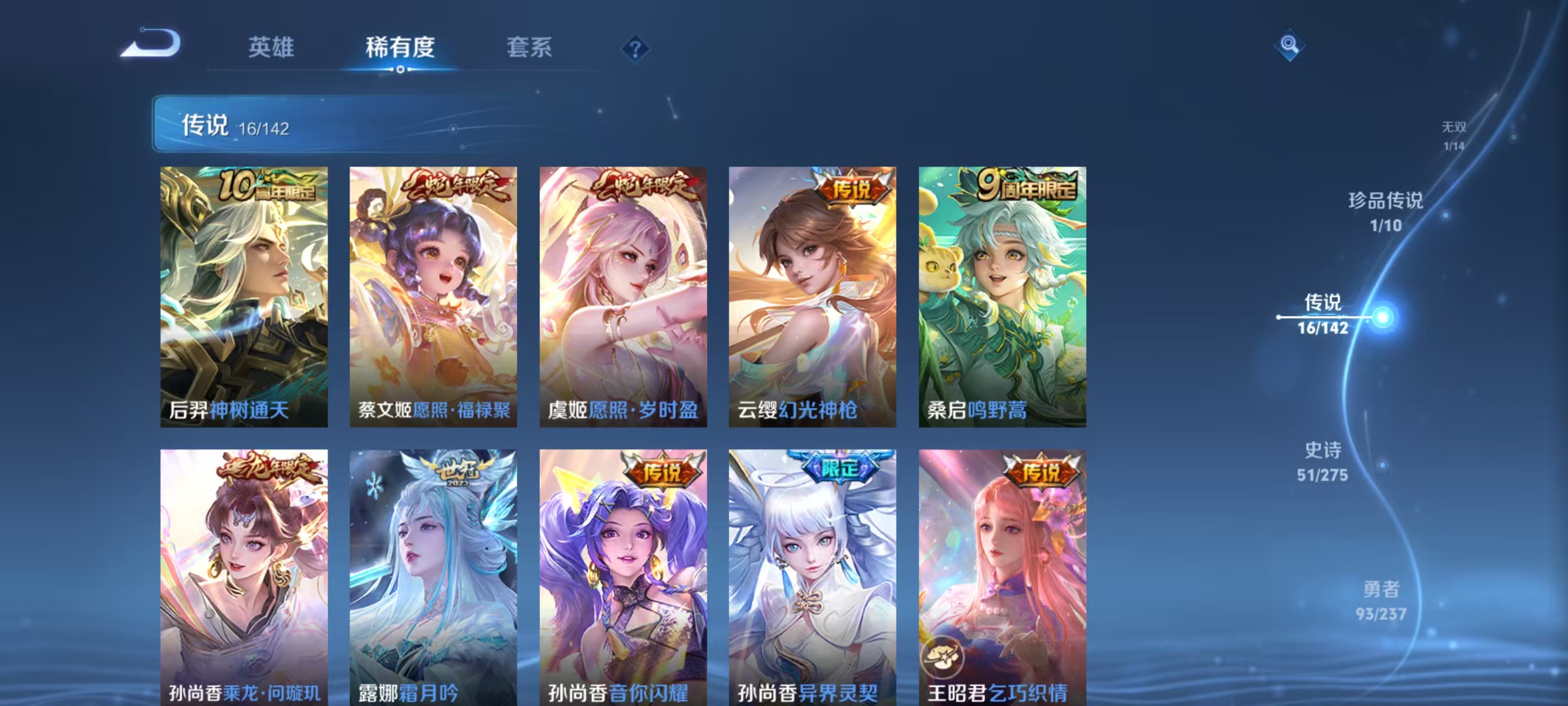The height and width of the screenshot is (706, 1568).
Task: Open the search magnifier icon
Action: click(x=1291, y=45)
